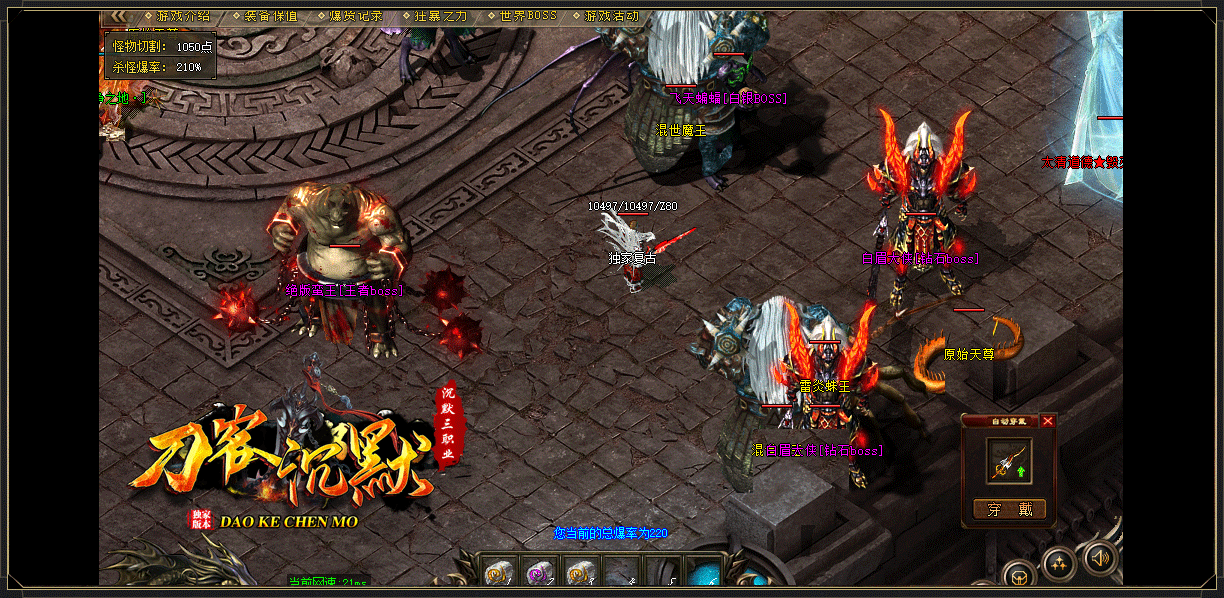Click the round four-star sparkle button

point(1058,564)
